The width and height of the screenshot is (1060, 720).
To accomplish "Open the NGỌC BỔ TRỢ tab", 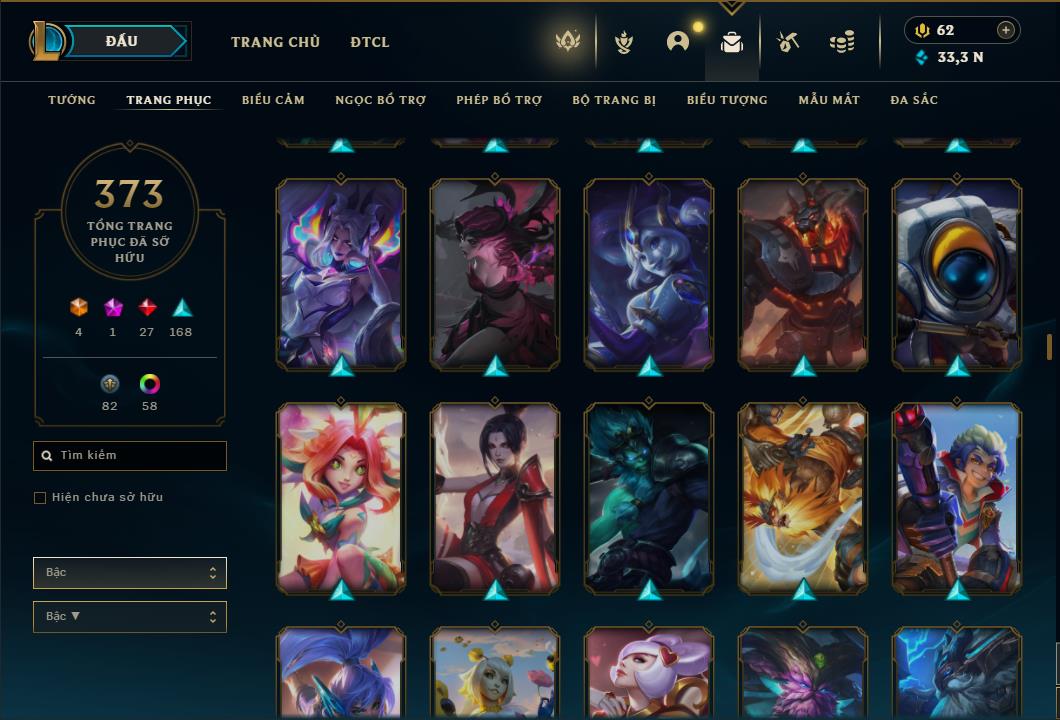I will point(380,100).
